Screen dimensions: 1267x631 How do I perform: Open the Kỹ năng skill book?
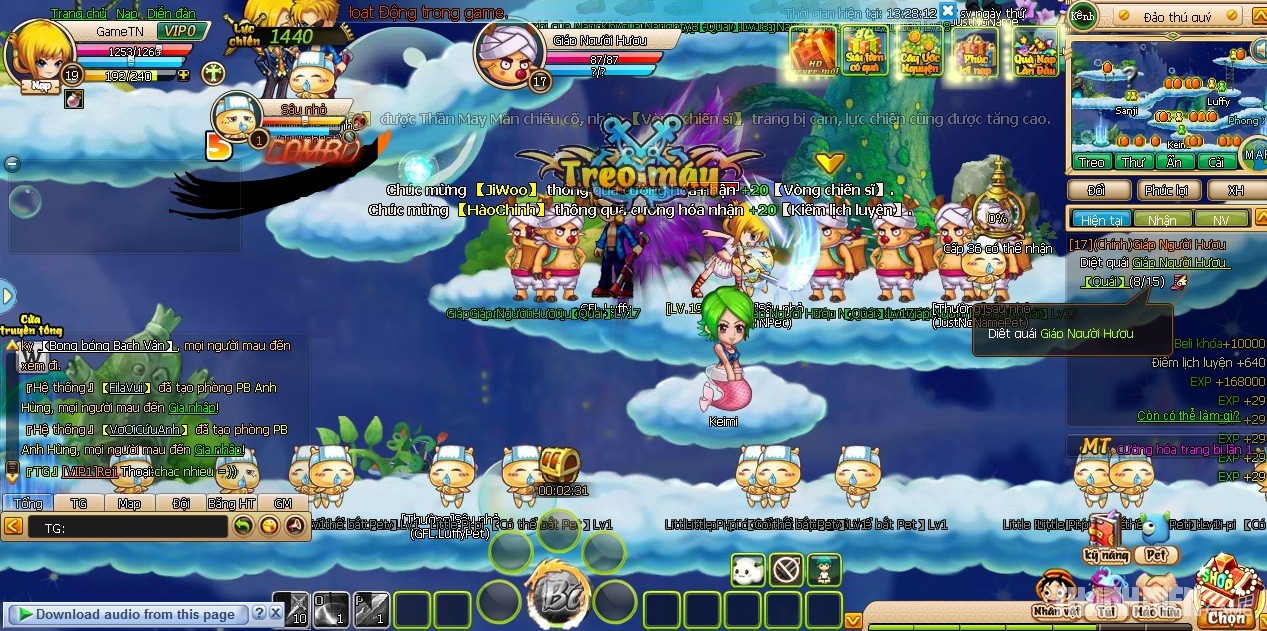tap(1104, 541)
